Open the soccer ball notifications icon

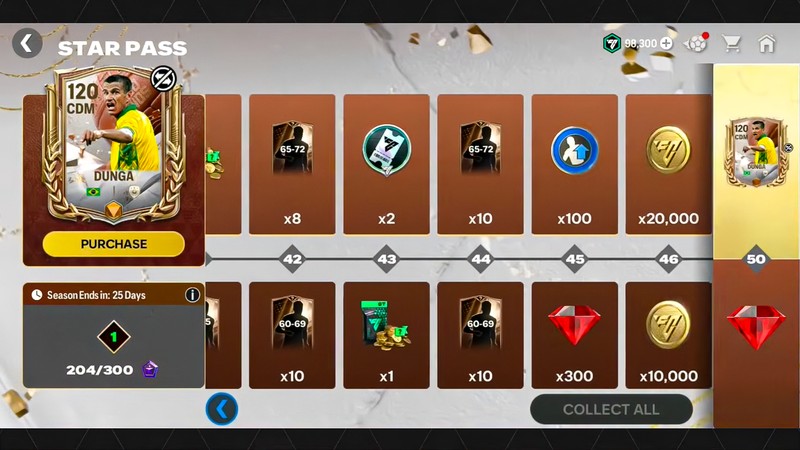click(x=695, y=44)
